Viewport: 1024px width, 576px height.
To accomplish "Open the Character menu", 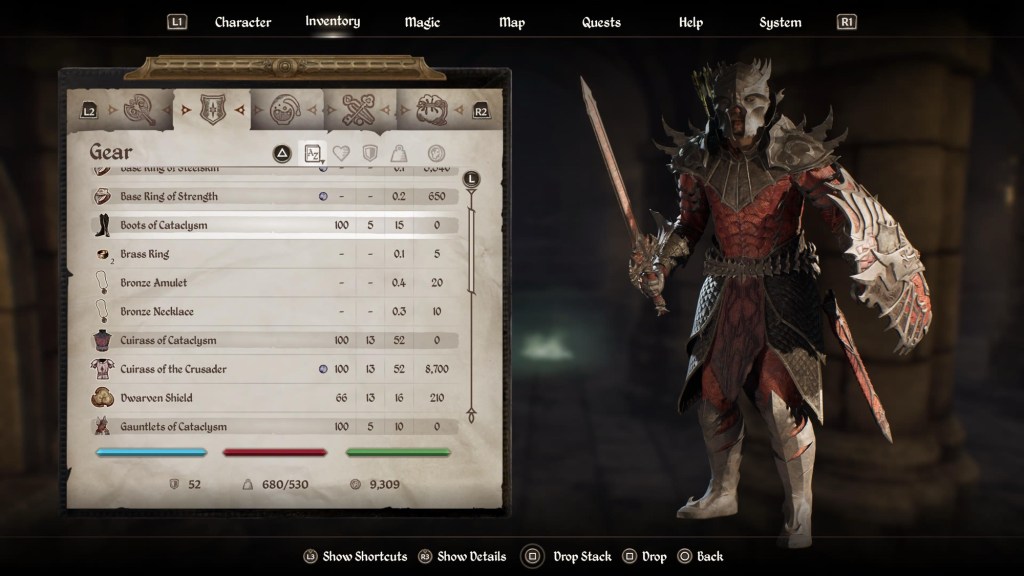I will click(243, 22).
